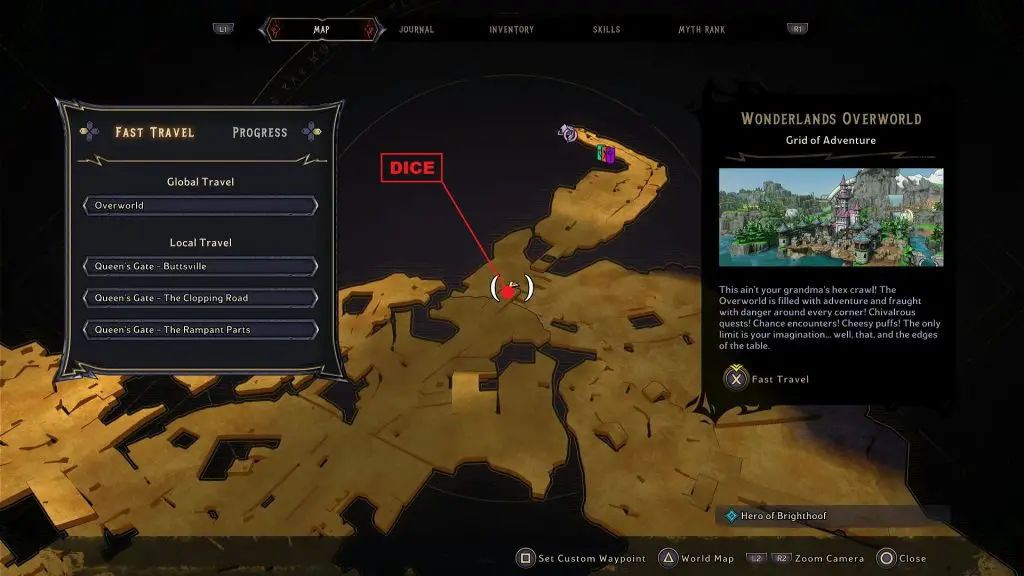Screen dimensions: 1024x576
Task: Select Queen's Gate - The Clopping Road
Action: tap(200, 298)
